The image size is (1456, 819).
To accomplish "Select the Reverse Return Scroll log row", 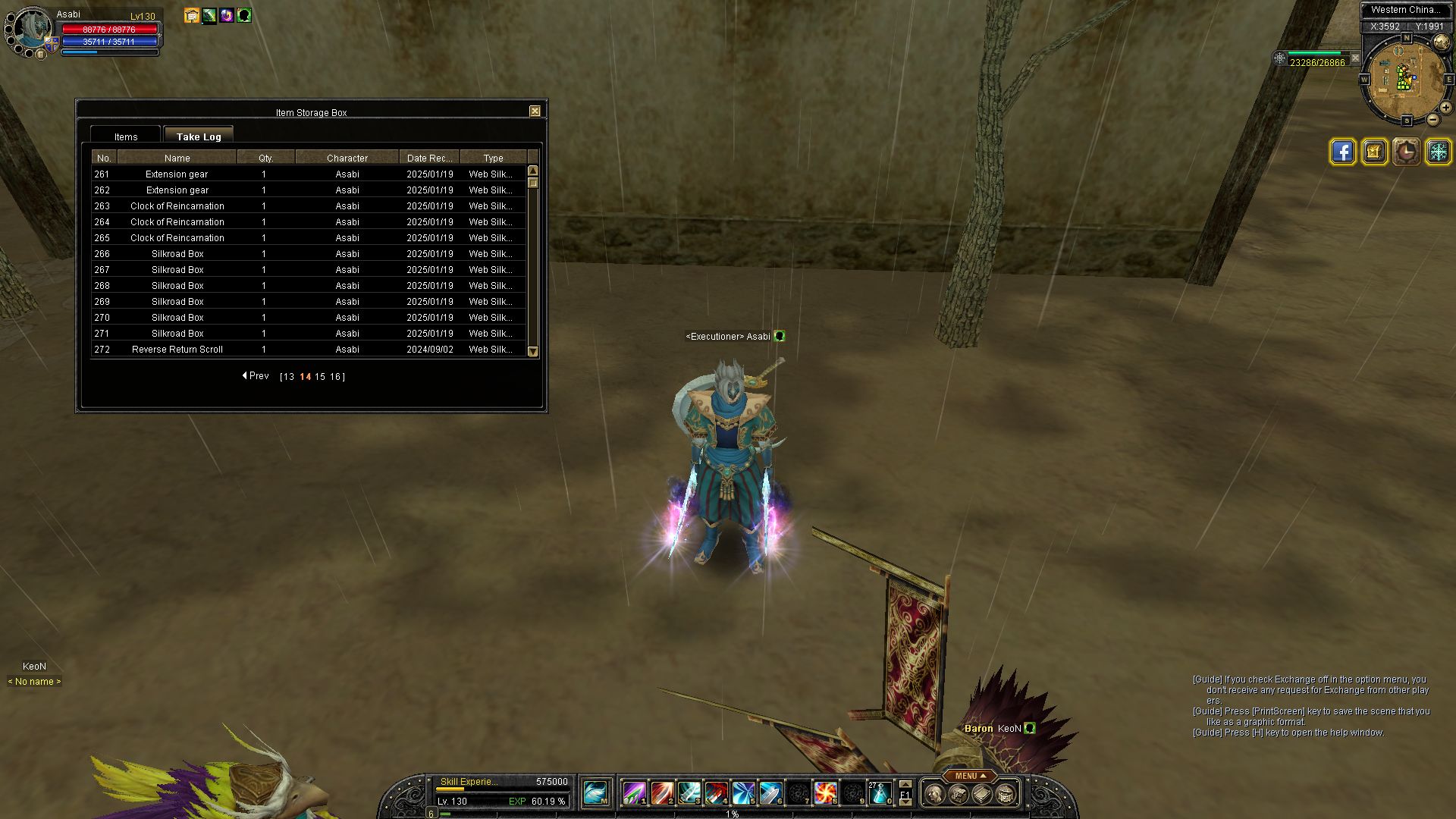I will pyautogui.click(x=177, y=350).
